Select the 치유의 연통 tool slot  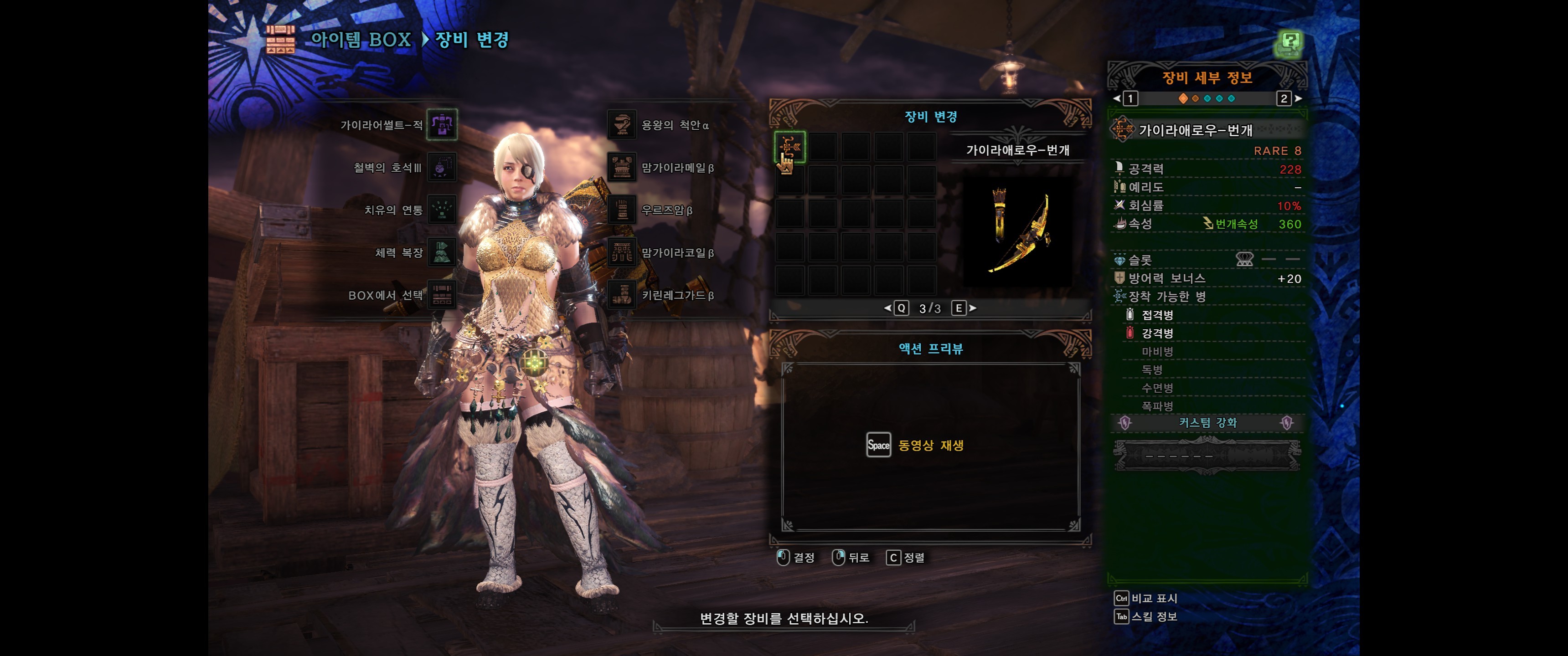(x=442, y=210)
